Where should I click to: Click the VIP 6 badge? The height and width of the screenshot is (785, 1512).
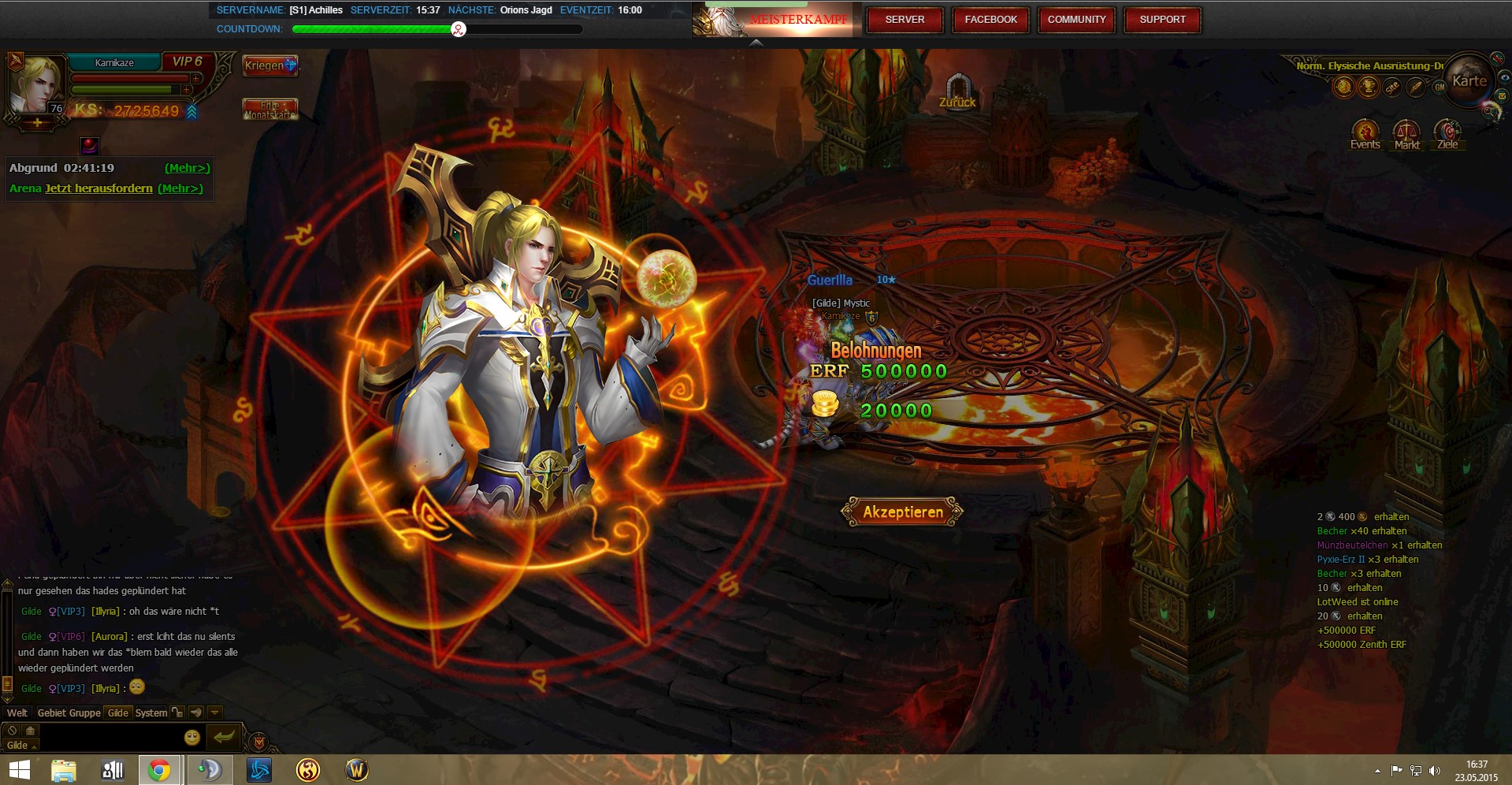click(188, 61)
